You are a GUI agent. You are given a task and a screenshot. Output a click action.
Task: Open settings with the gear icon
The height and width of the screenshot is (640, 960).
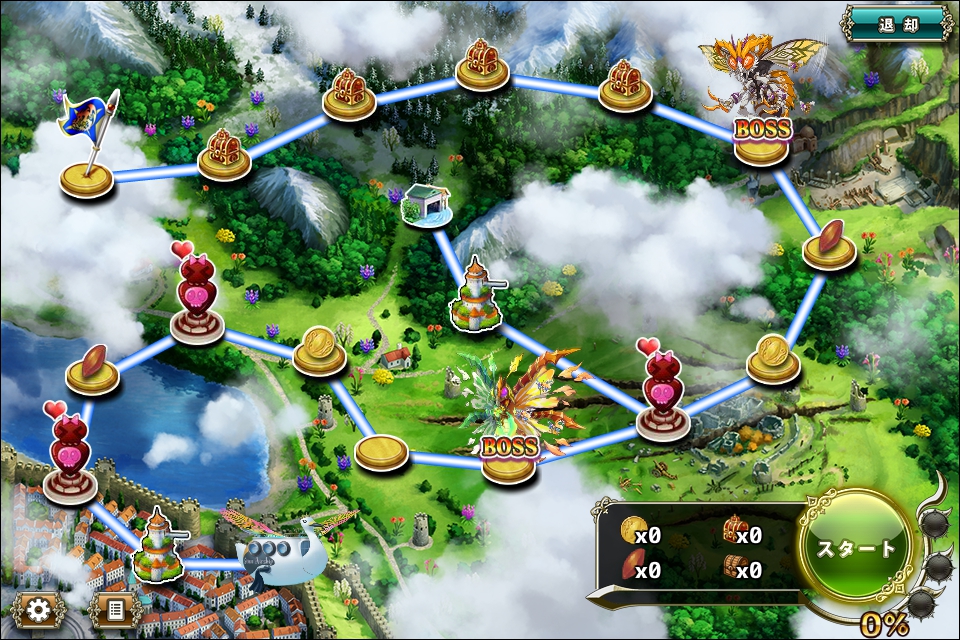tap(38, 608)
